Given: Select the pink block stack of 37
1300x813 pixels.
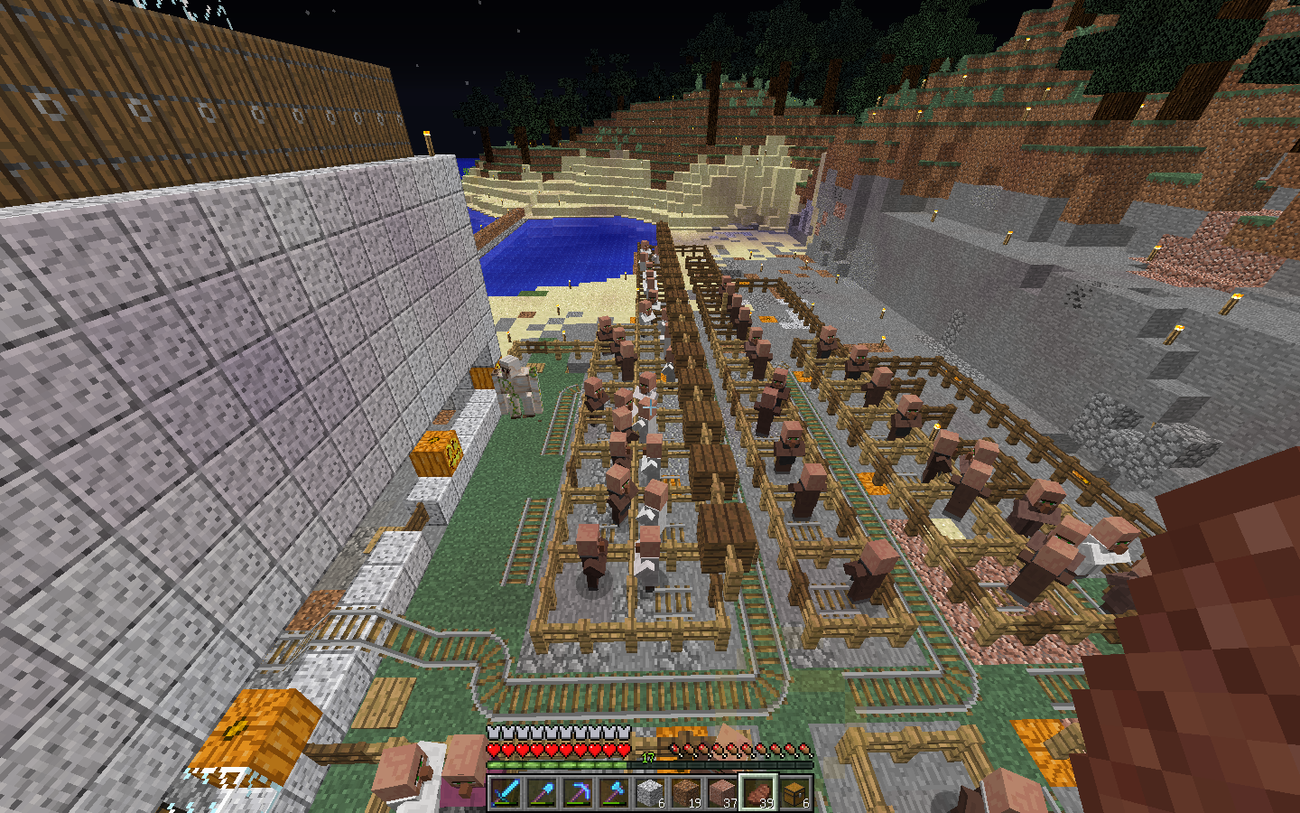Looking at the screenshot, I should (722, 792).
